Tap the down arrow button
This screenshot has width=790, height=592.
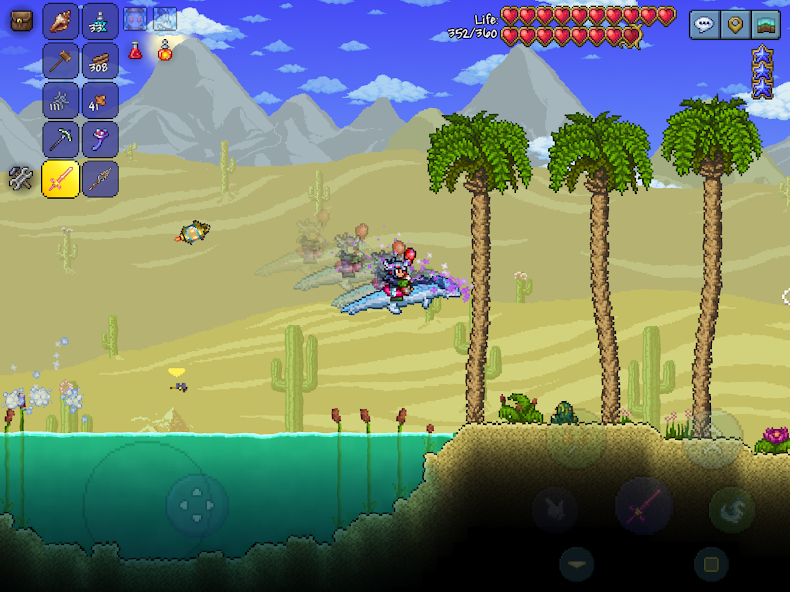576,564
